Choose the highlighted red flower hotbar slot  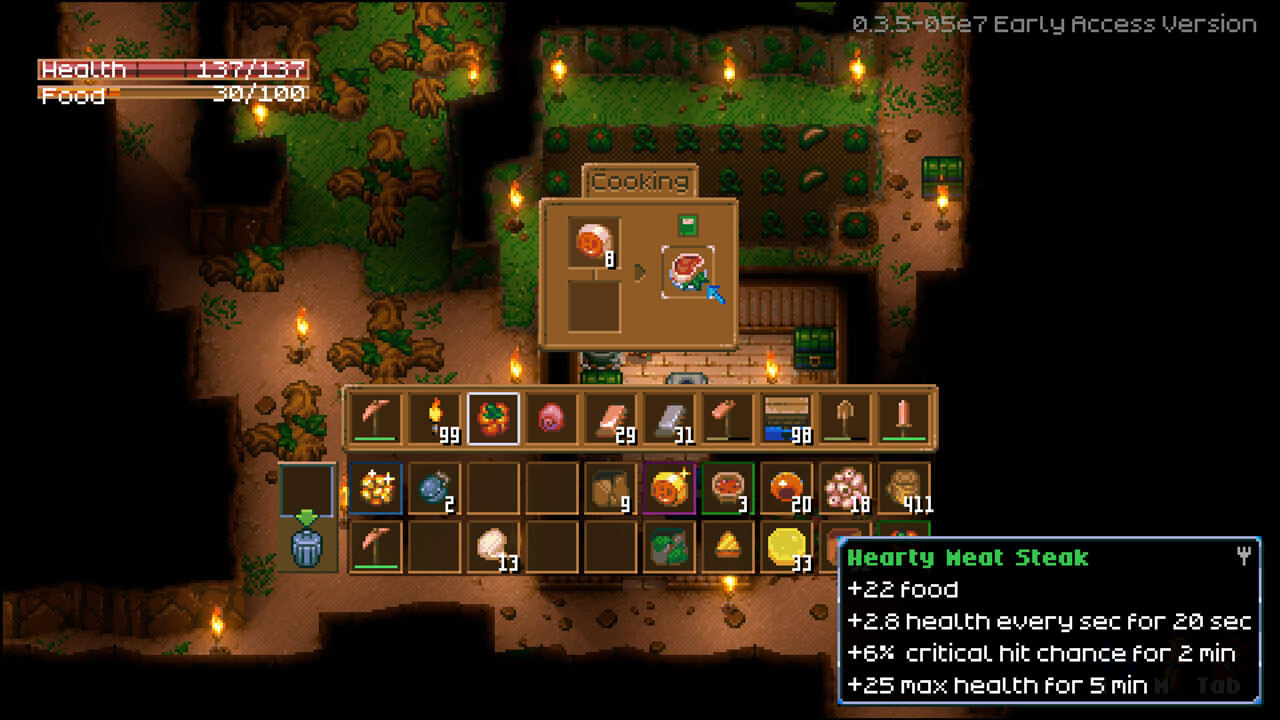493,418
